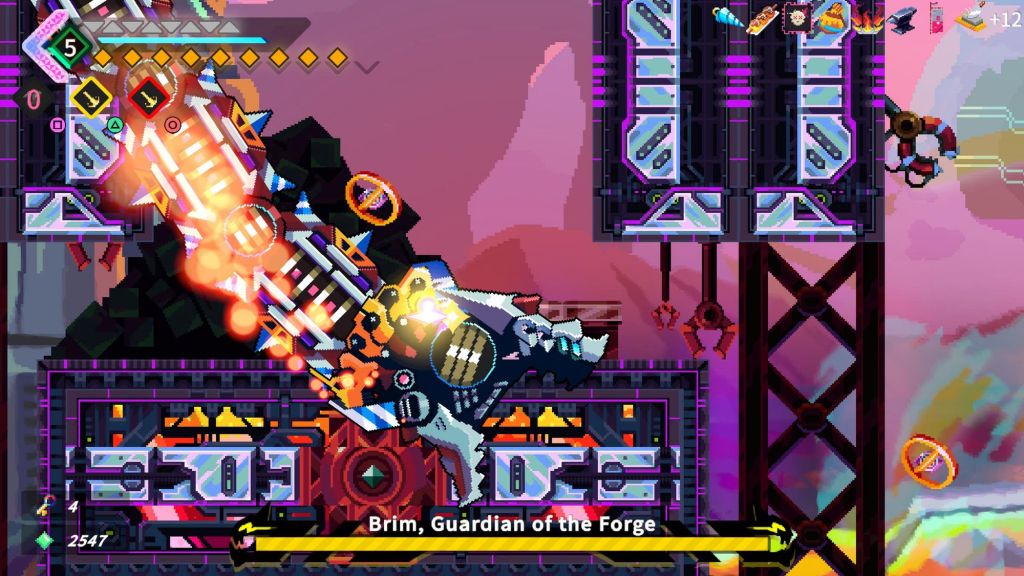Viewport: 1024px width, 576px height.
Task: Select the orange blob relic icon
Action: point(832,17)
